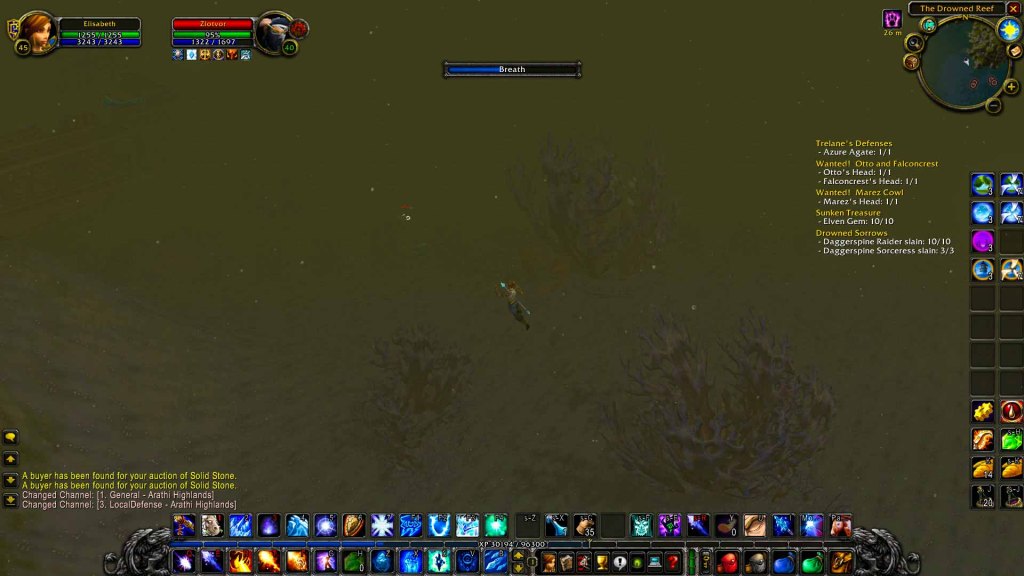Image resolution: width=1024 pixels, height=576 pixels.
Task: Select the Trelane's Defenses quest title
Action: (x=853, y=143)
